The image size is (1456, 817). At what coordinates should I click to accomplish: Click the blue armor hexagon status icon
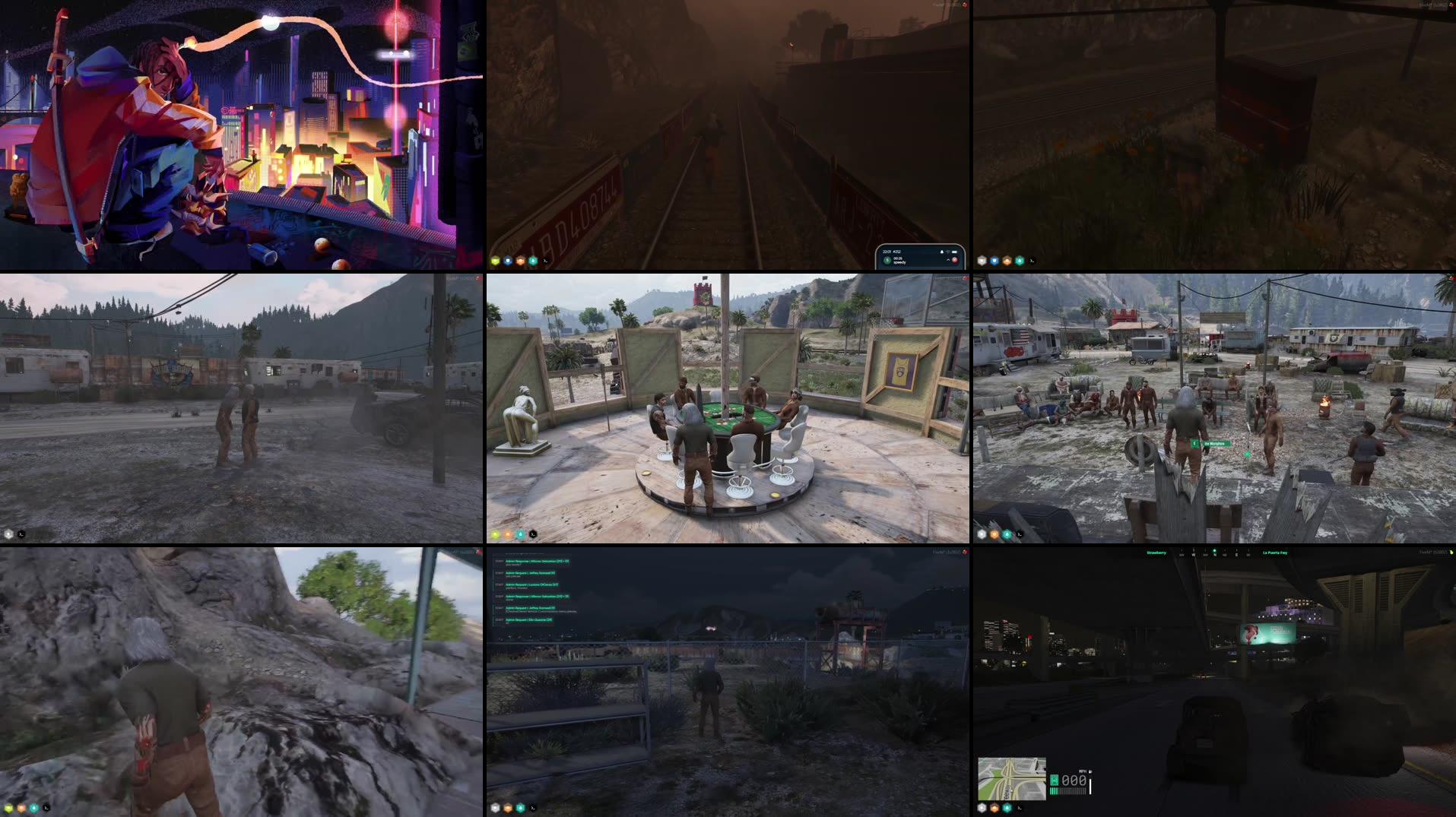(x=508, y=261)
